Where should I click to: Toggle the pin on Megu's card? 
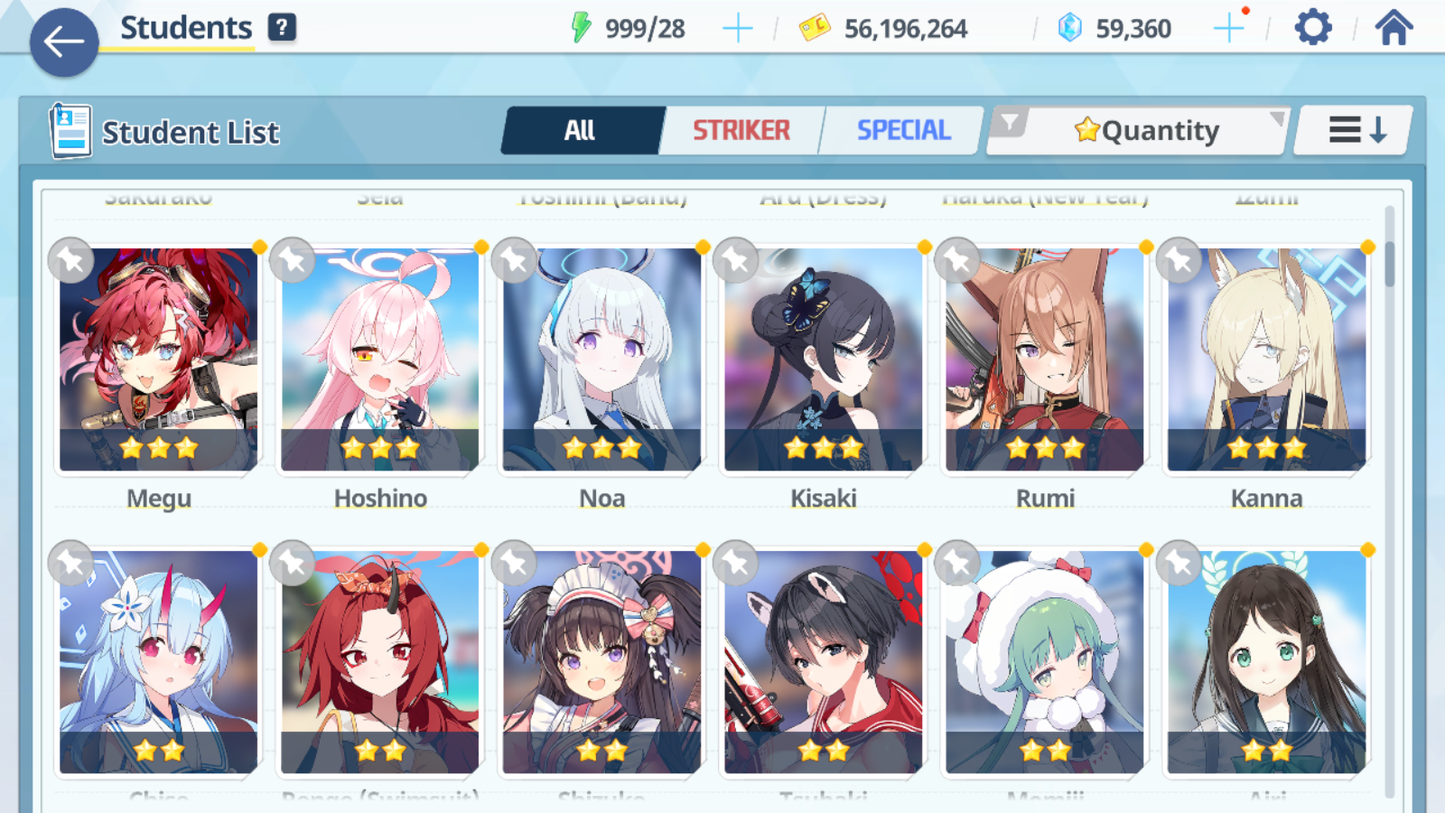(x=69, y=260)
